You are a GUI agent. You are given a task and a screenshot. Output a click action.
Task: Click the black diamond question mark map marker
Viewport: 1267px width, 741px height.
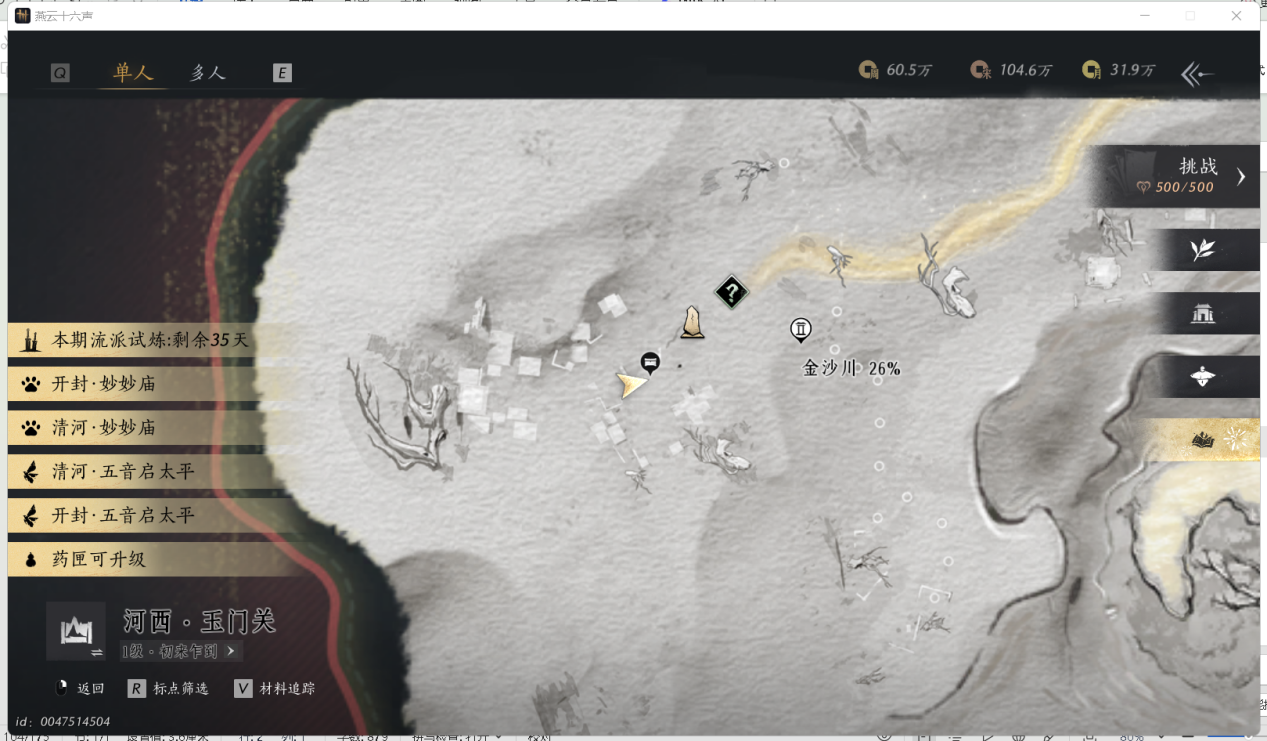(732, 293)
